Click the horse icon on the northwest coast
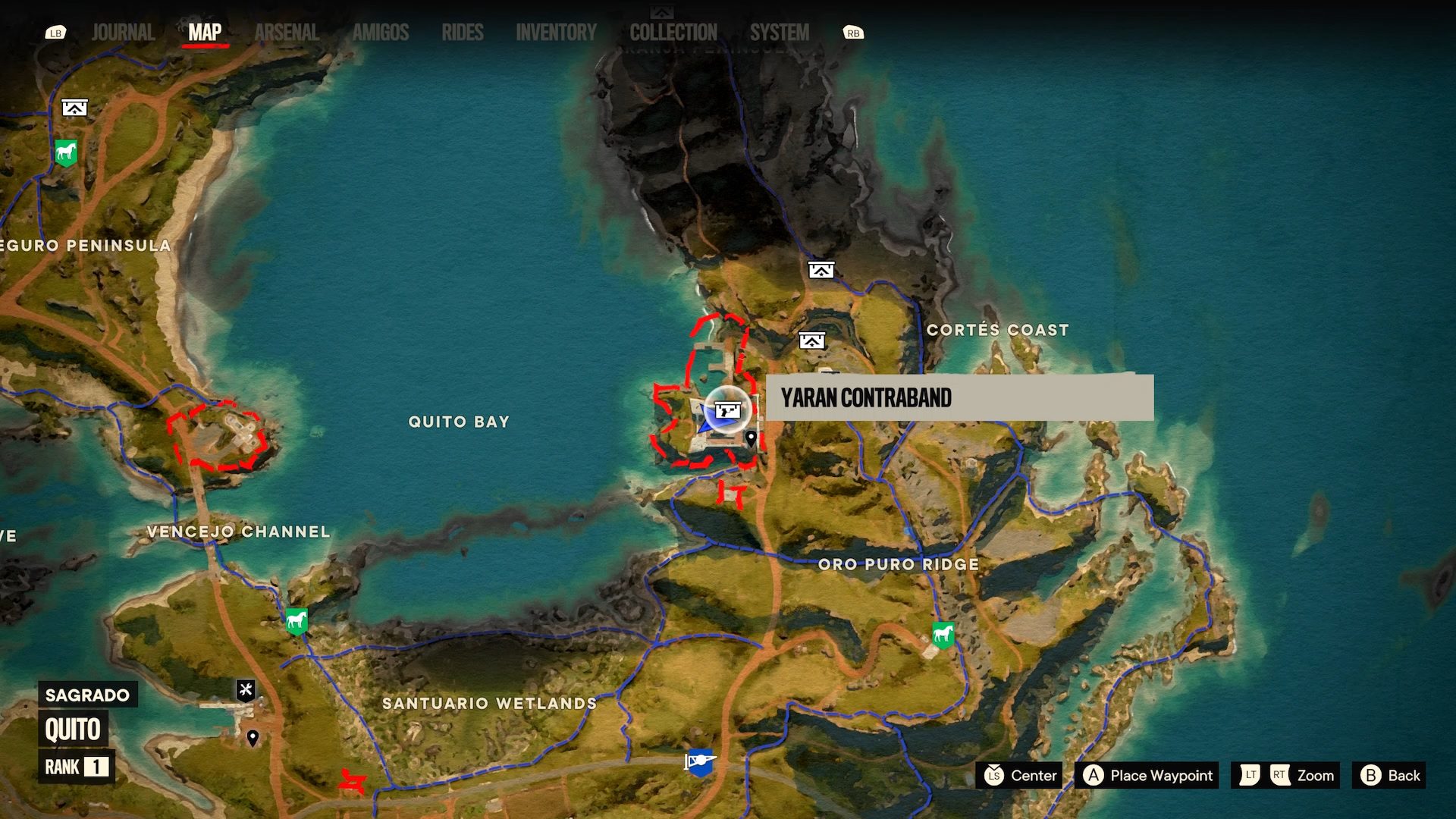1456x819 pixels. pyautogui.click(x=65, y=152)
